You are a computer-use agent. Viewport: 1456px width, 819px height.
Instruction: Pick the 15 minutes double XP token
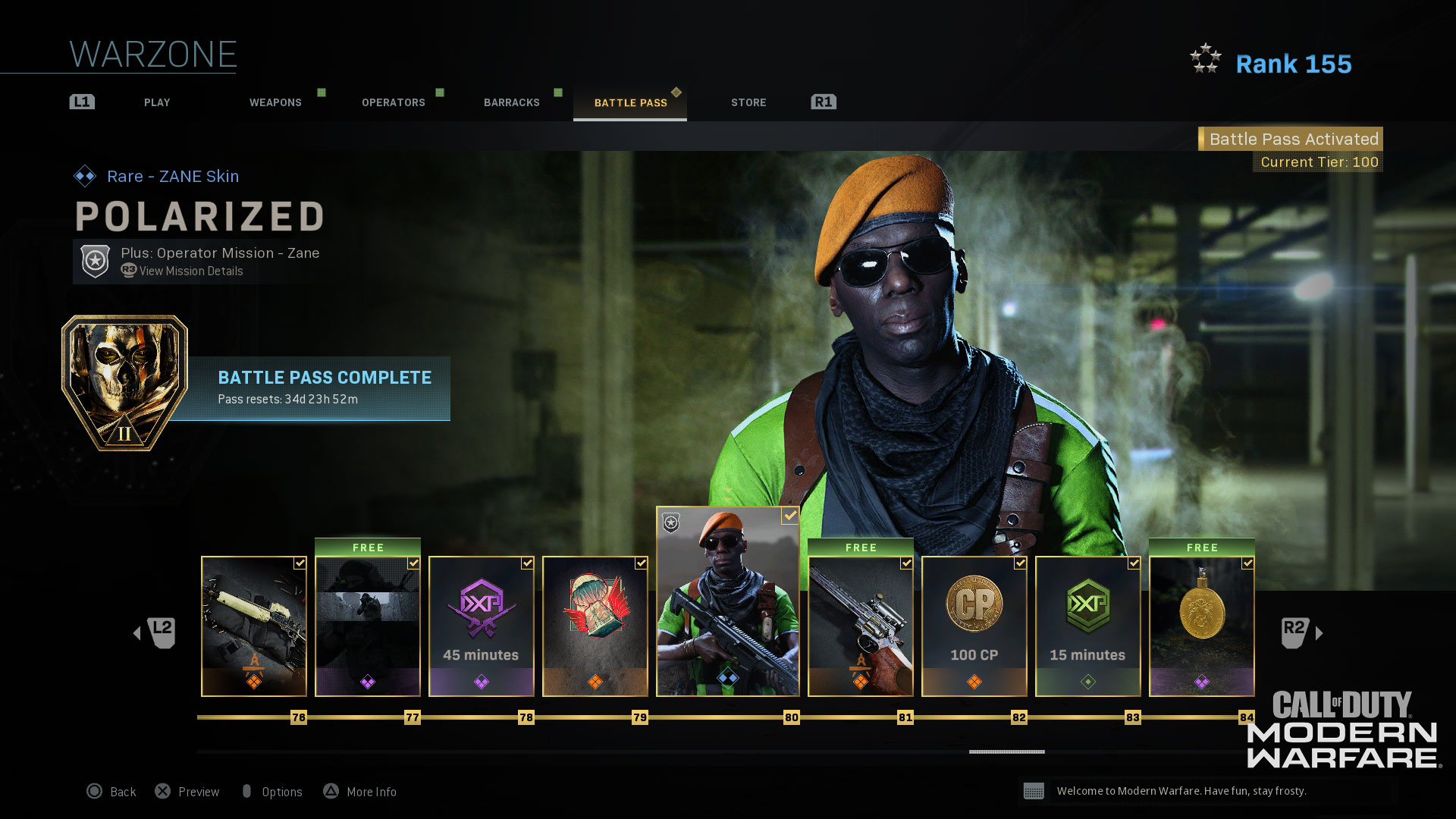coord(1088,626)
